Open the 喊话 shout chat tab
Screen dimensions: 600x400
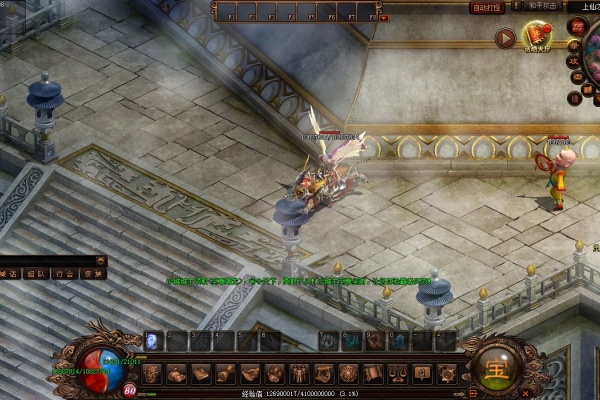point(9,272)
